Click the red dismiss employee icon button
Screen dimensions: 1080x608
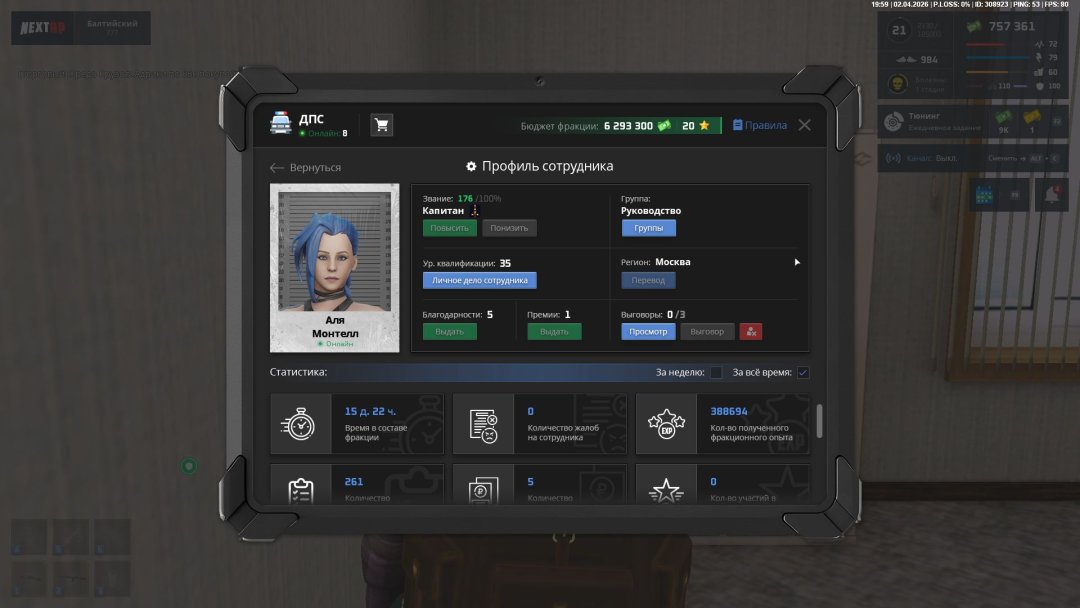(751, 331)
